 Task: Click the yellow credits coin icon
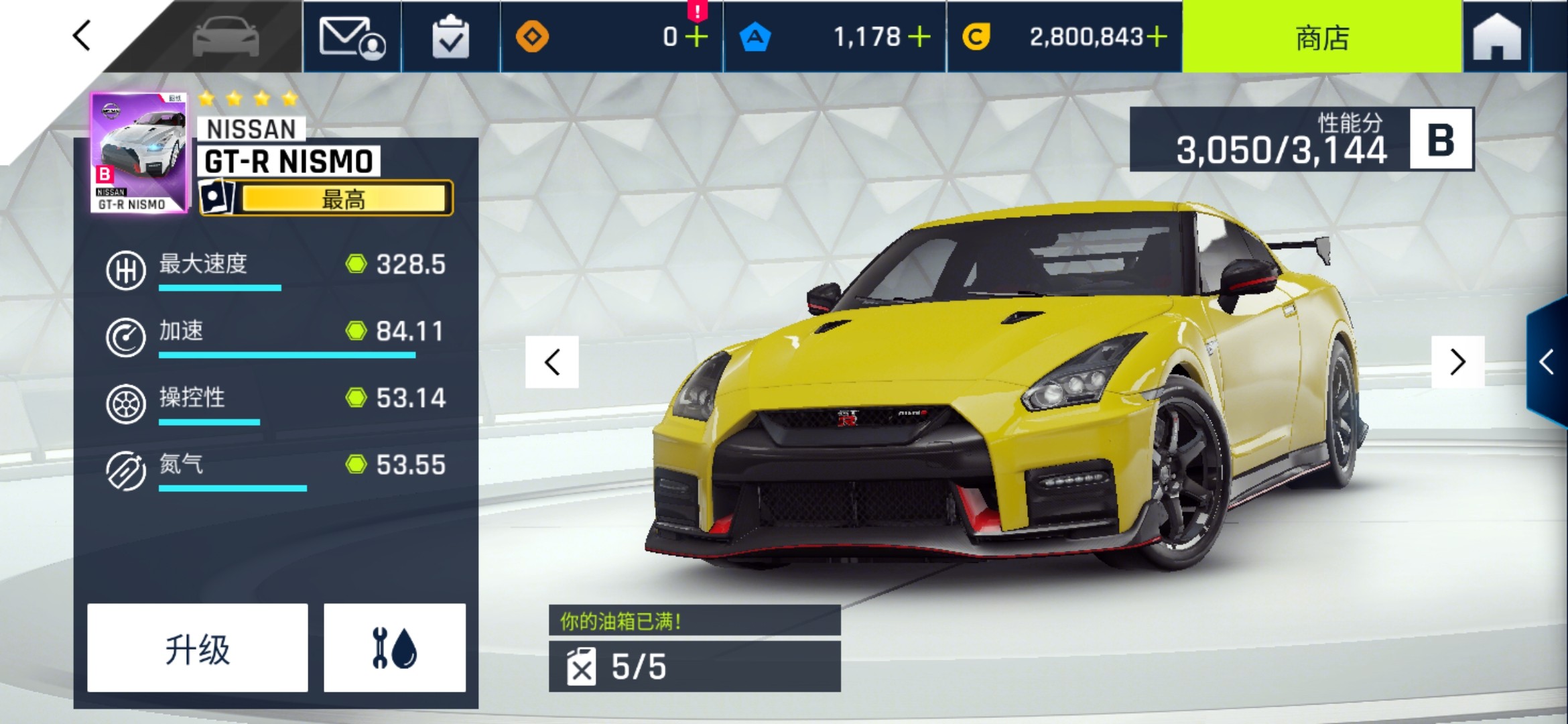976,37
